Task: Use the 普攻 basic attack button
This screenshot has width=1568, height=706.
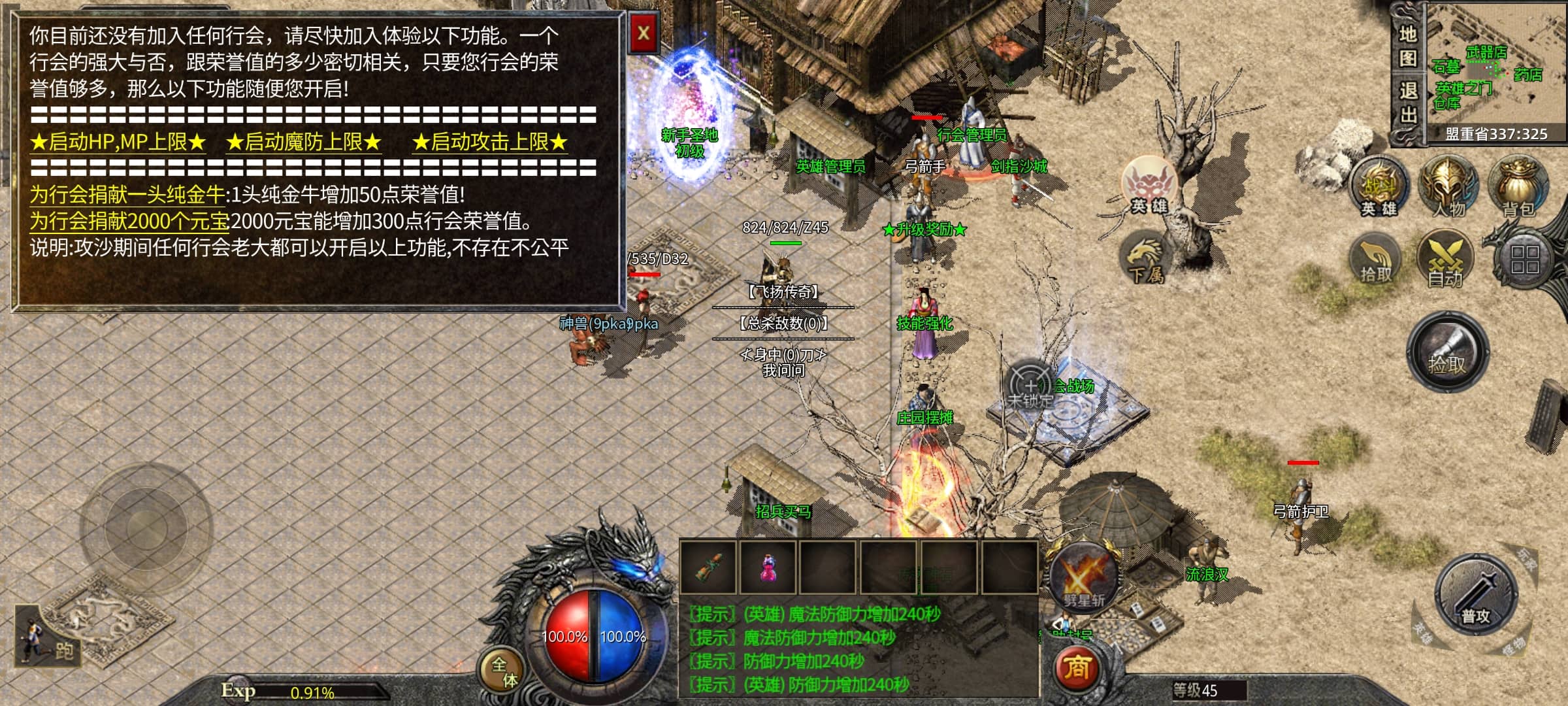Action: coord(1475,595)
